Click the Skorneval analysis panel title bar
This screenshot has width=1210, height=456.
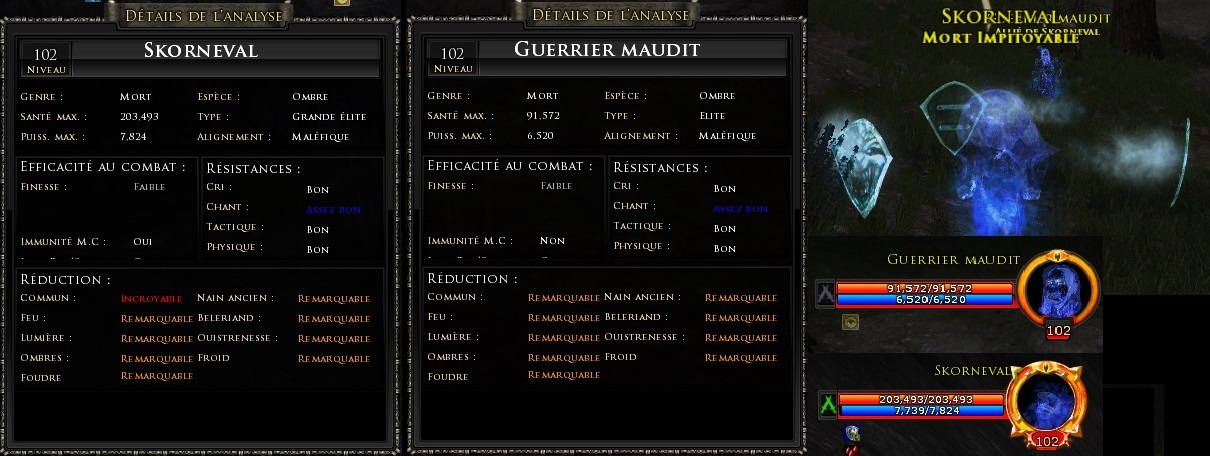click(x=203, y=15)
